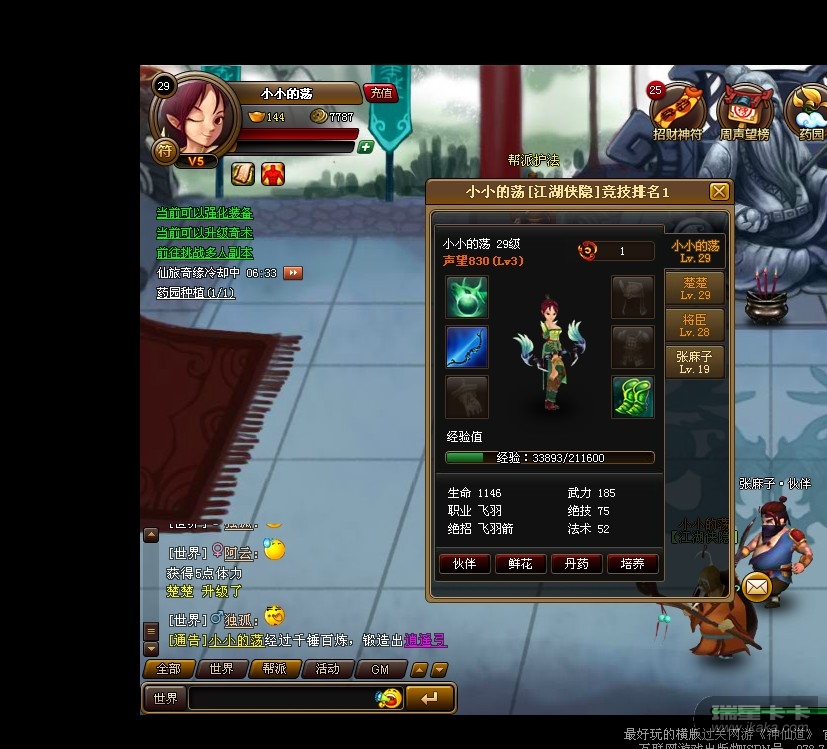Choose the green boots equipment slot
Screen dimensions: 827x749
coord(633,397)
